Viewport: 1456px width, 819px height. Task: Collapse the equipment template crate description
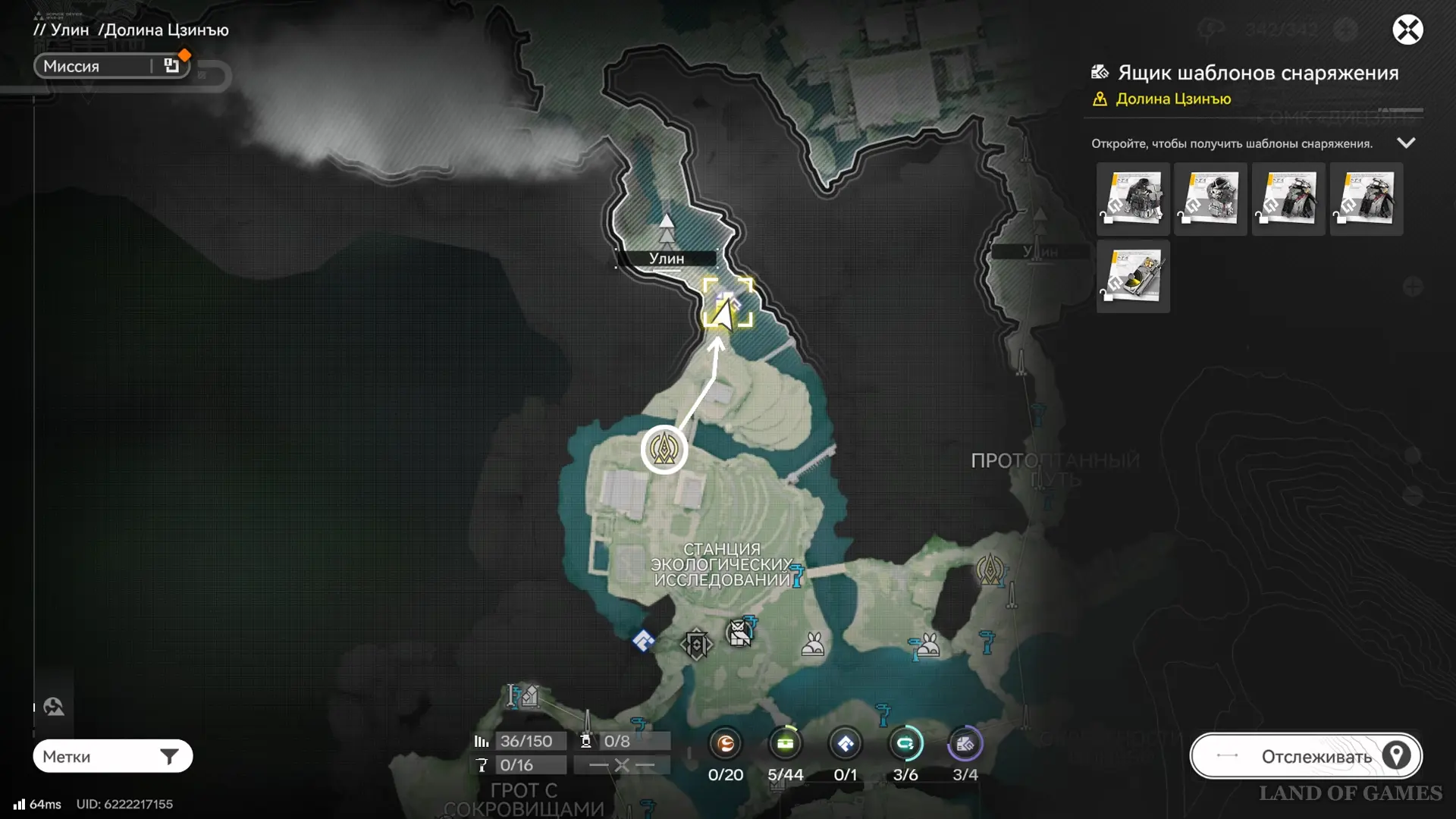tap(1406, 143)
